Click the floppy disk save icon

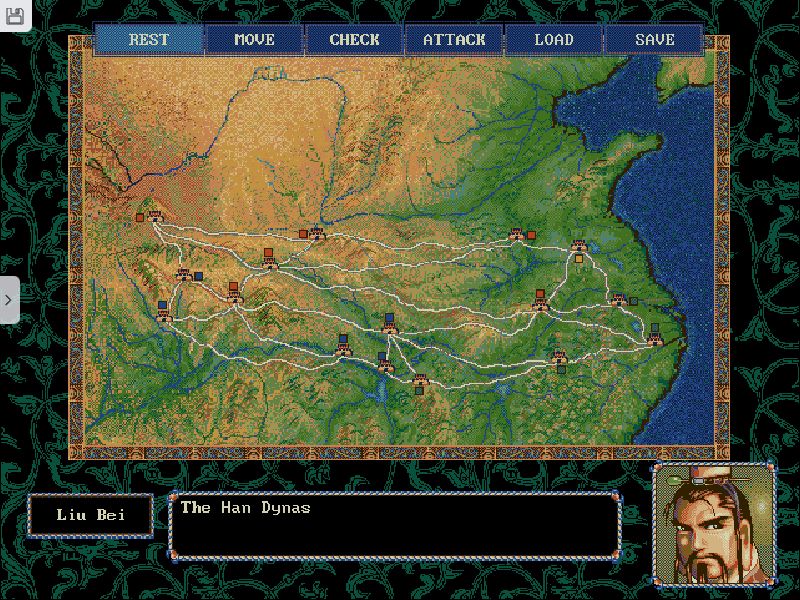[x=14, y=16]
